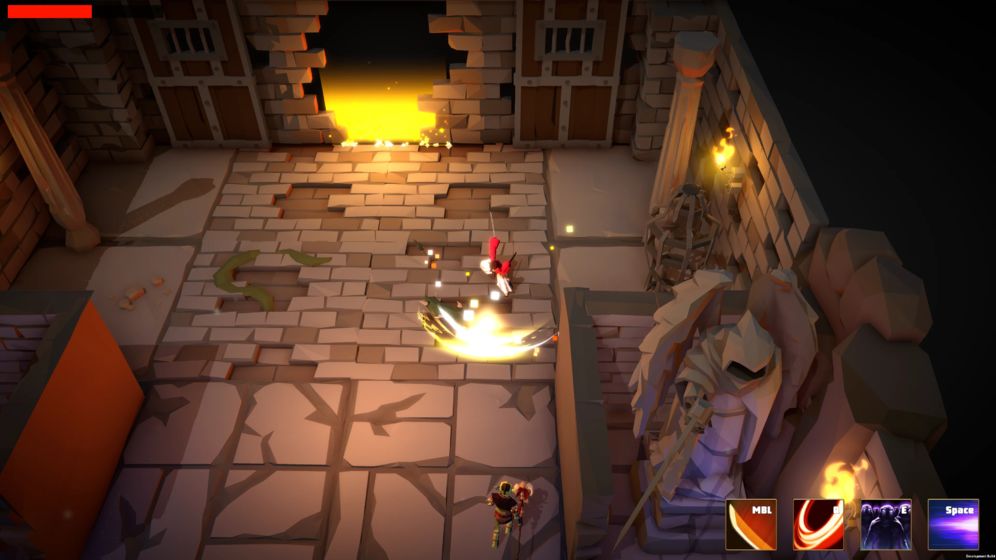Activate the sword slash ability icon
The width and height of the screenshot is (996, 560).
click(751, 525)
